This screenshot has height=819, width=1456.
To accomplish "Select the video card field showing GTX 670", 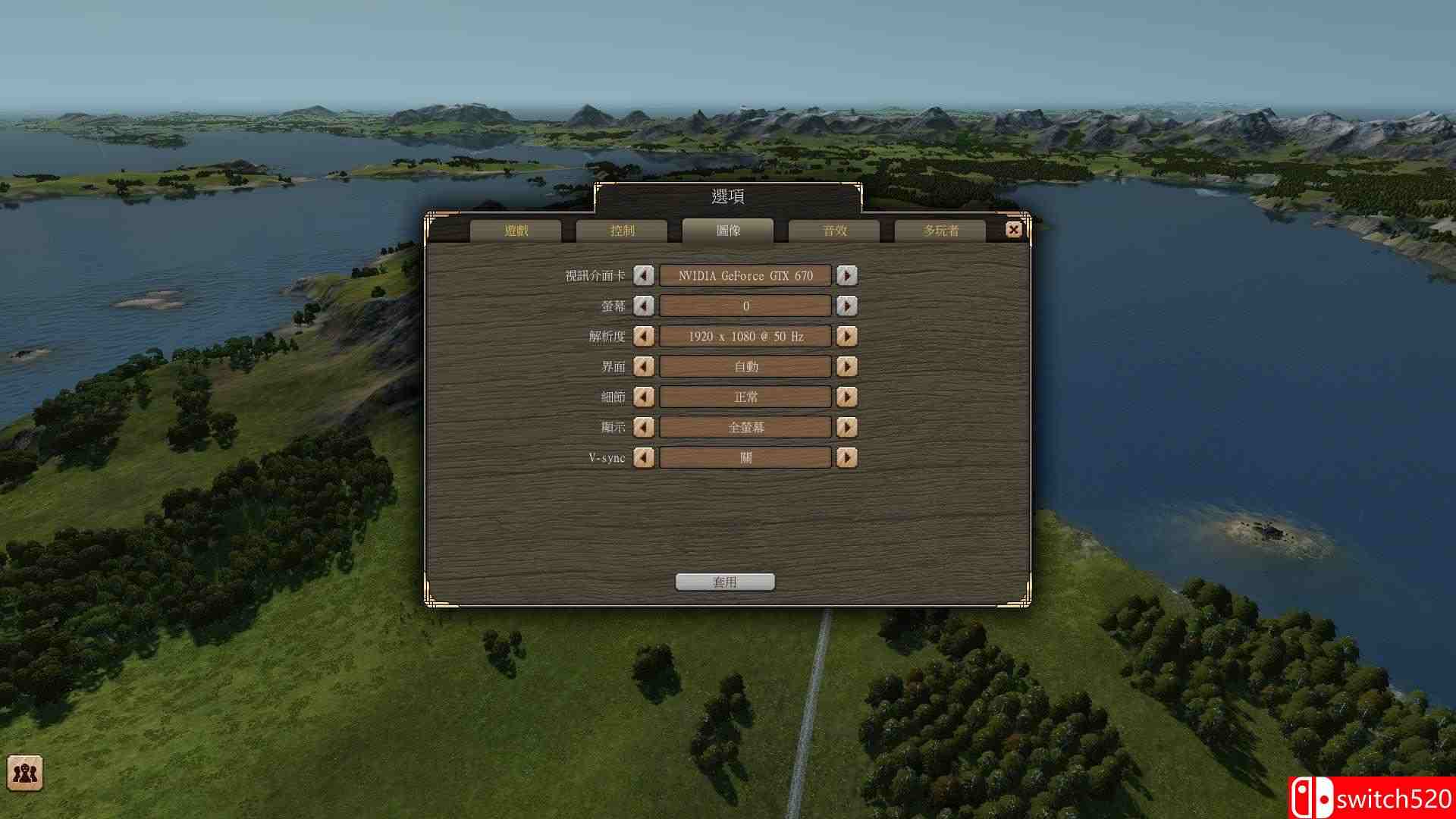I will pyautogui.click(x=745, y=275).
